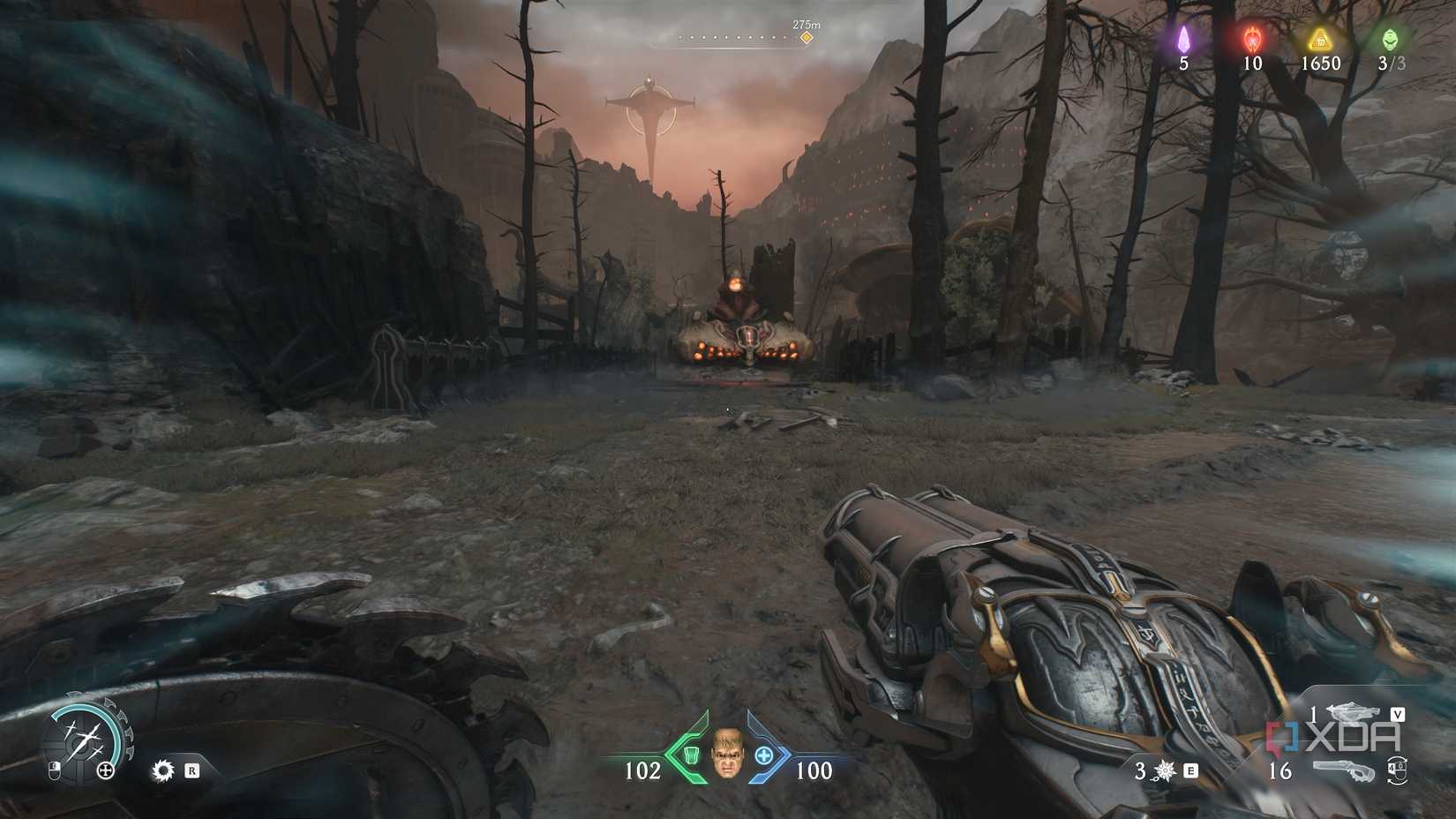Click the XDA watermark logo

click(1332, 735)
